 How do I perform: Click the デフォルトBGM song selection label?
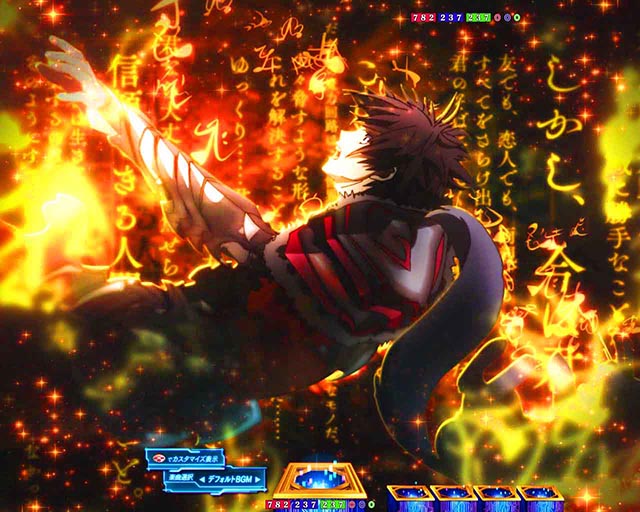point(231,479)
